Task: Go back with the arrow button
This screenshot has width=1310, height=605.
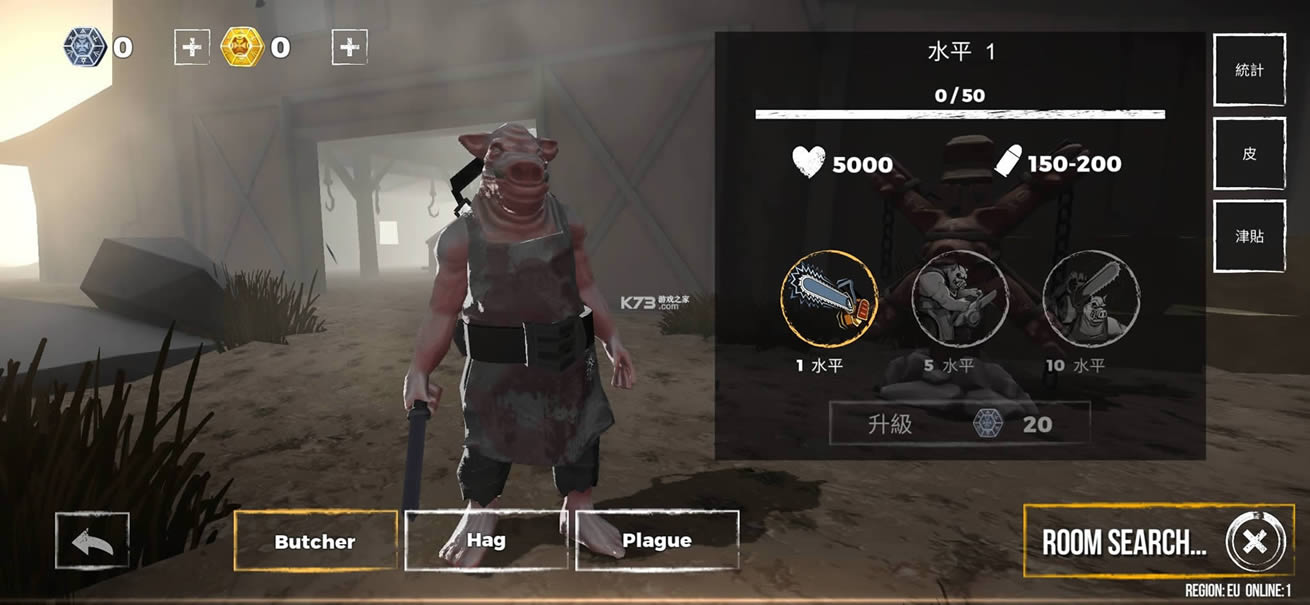Action: click(x=92, y=541)
